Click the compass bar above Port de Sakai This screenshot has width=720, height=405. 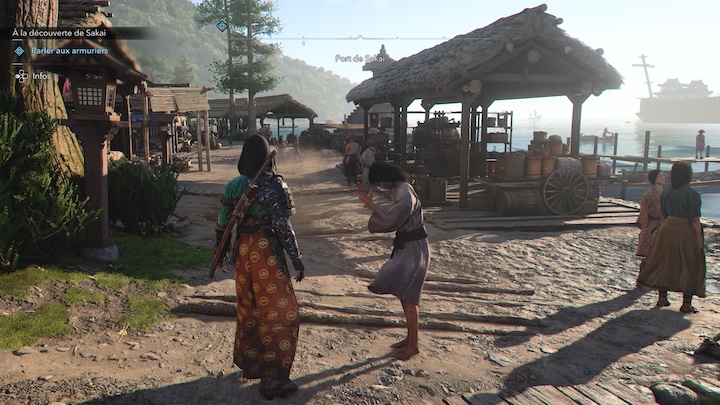pyautogui.click(x=360, y=39)
